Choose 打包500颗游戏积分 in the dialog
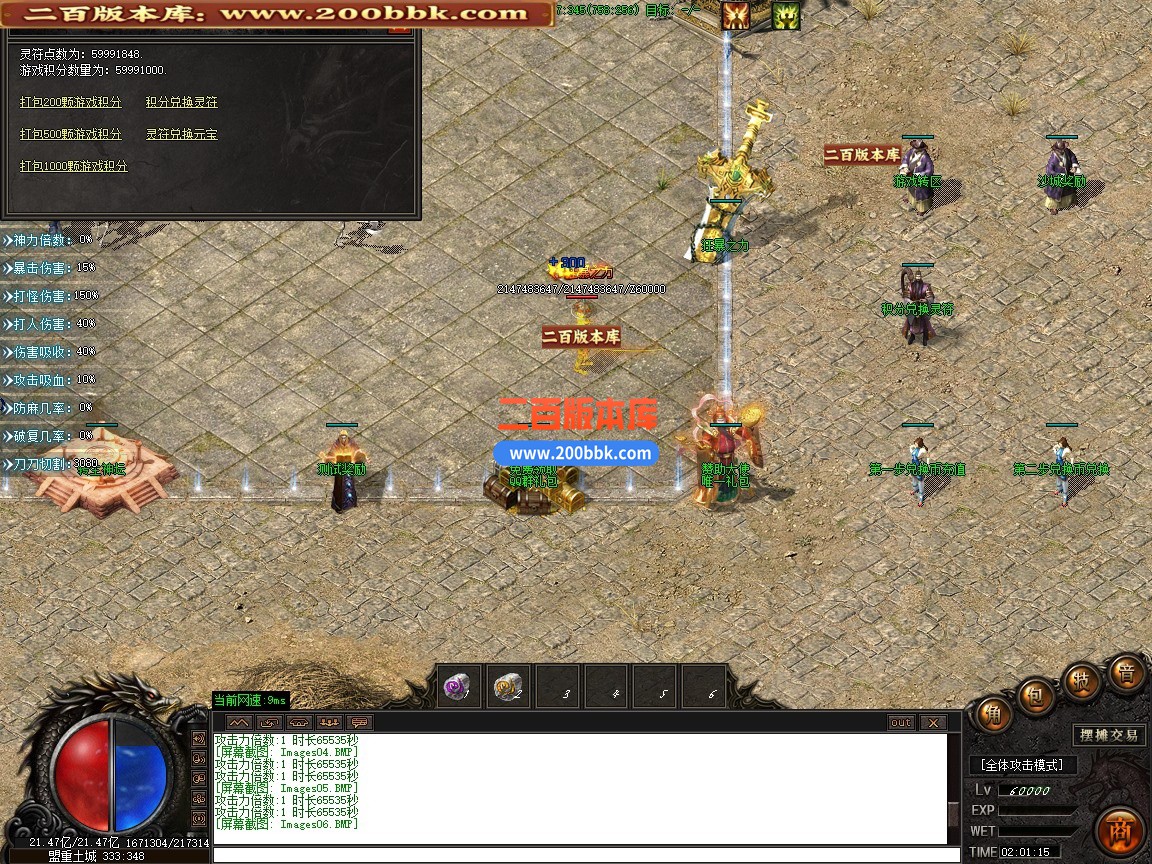The width and height of the screenshot is (1152, 864). (71, 134)
